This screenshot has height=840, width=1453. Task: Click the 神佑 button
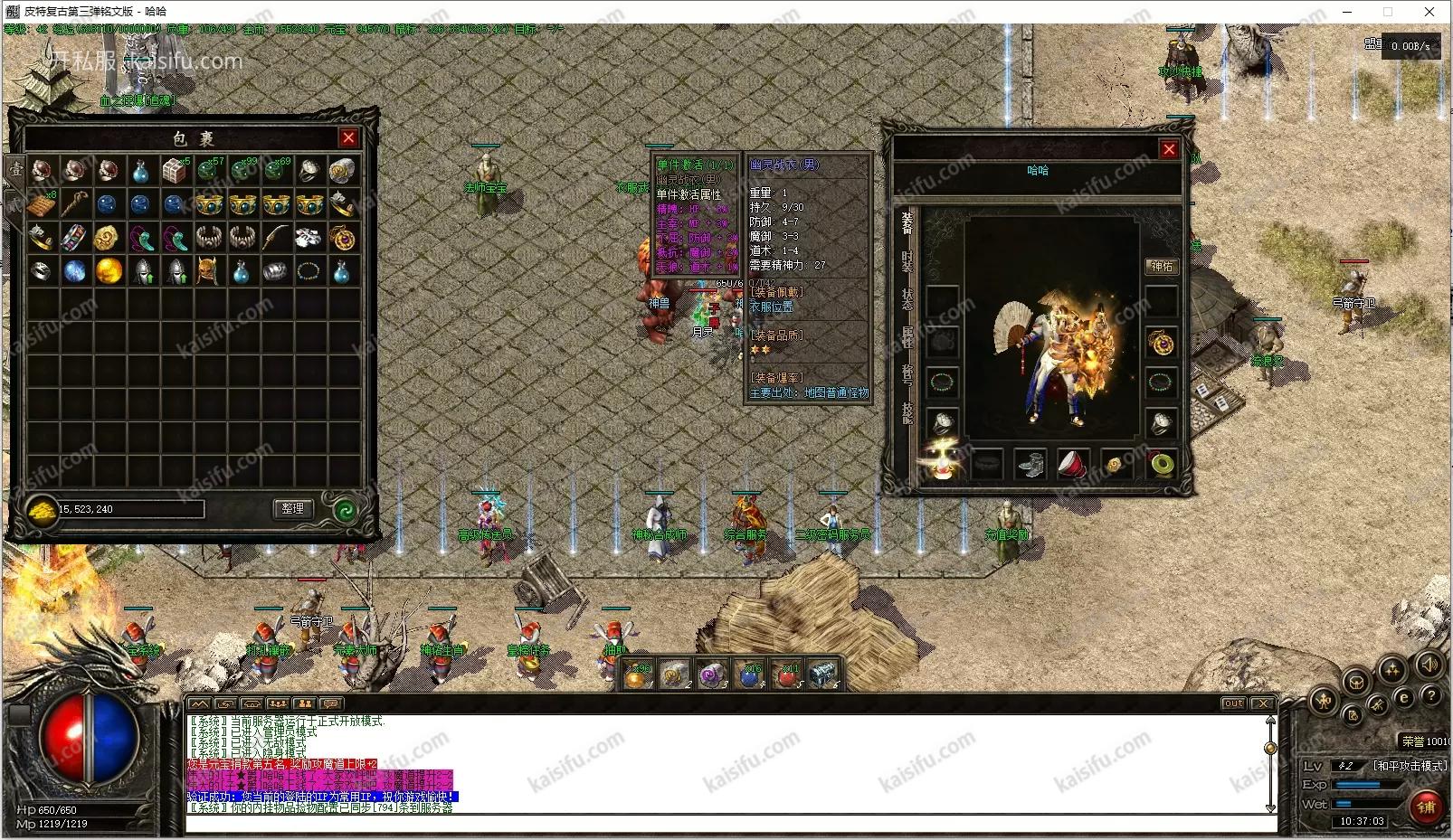coord(1162,266)
